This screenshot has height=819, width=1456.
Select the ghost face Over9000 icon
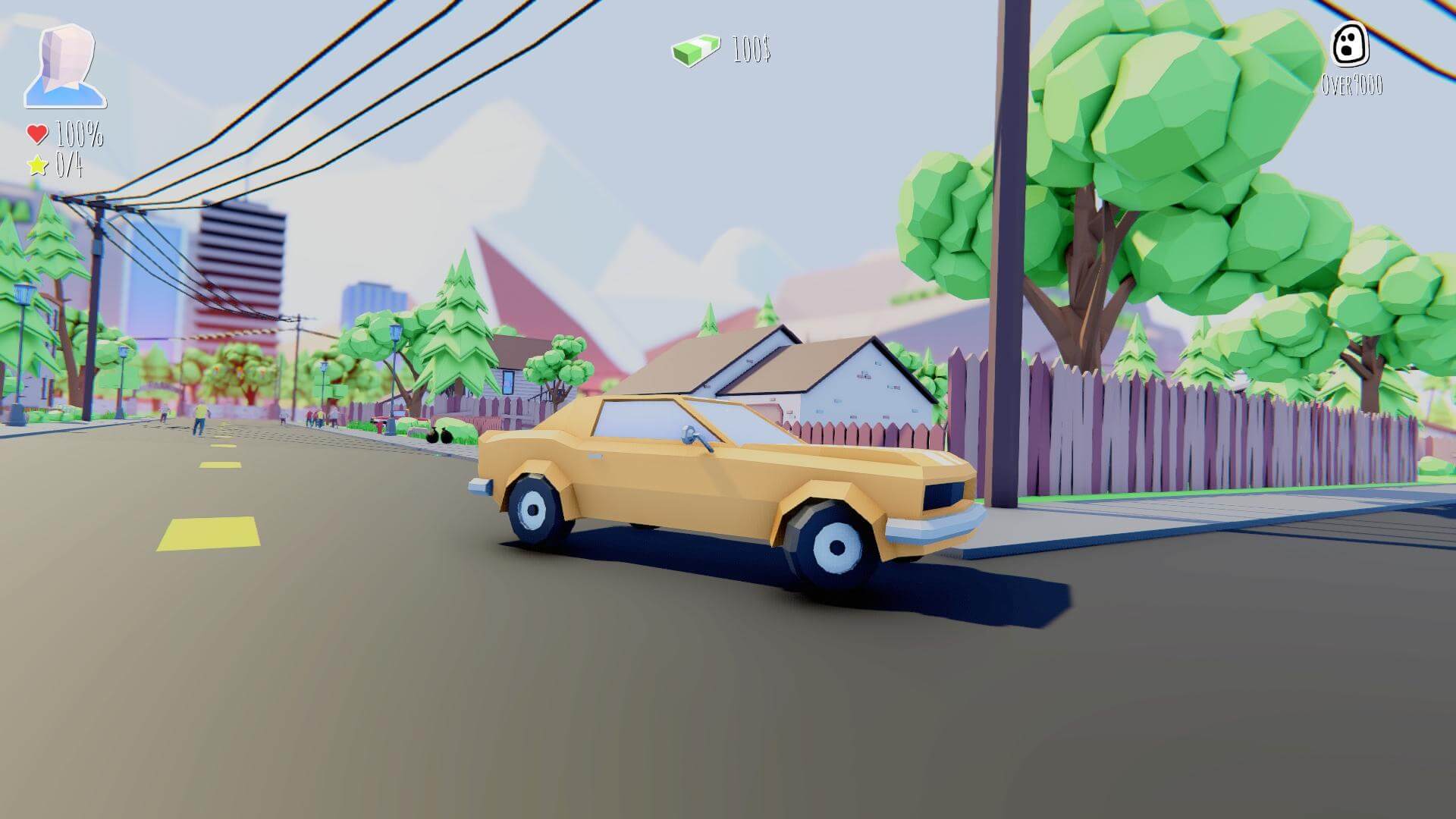[1351, 44]
